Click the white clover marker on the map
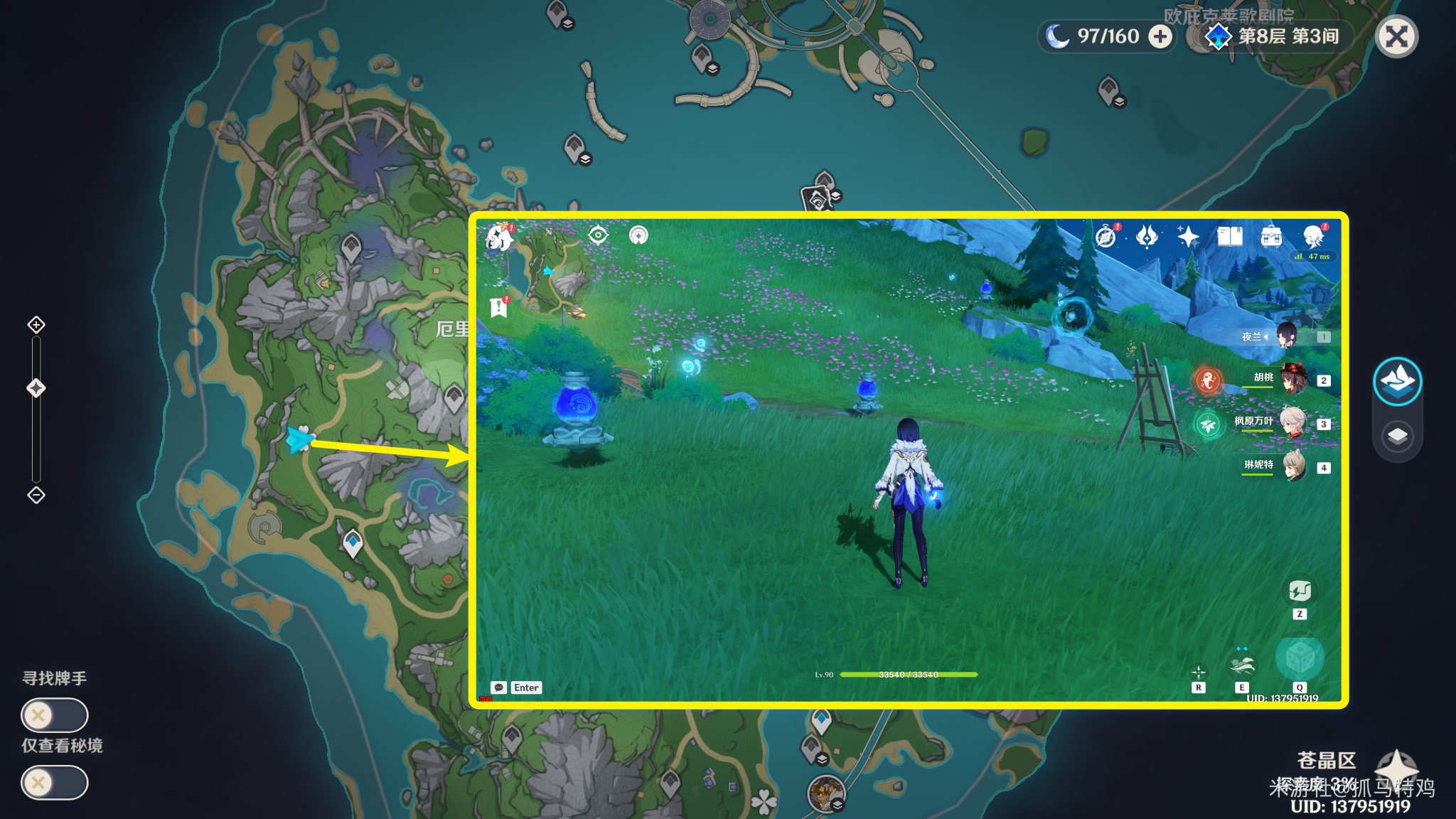Screen dimensions: 1456x819 pos(764,802)
